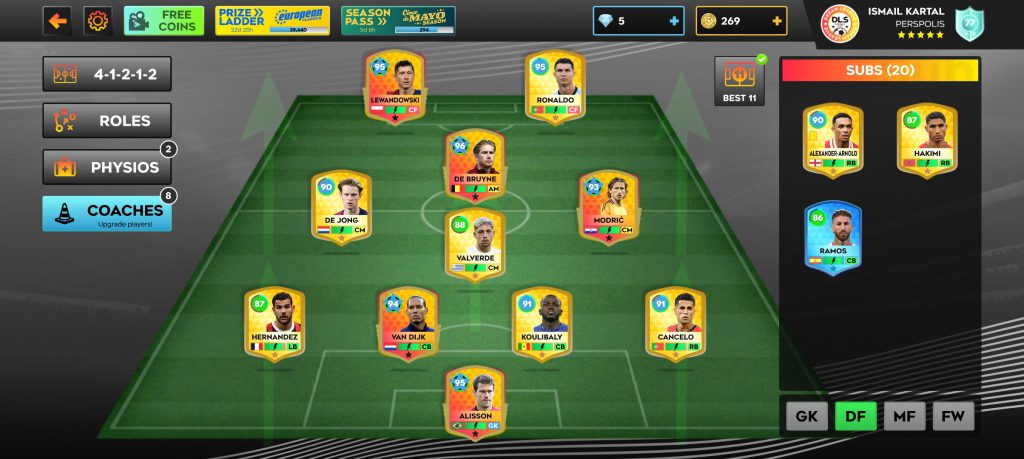The width and height of the screenshot is (1024, 459).
Task: Filter substitutes by GK
Action: pos(806,415)
